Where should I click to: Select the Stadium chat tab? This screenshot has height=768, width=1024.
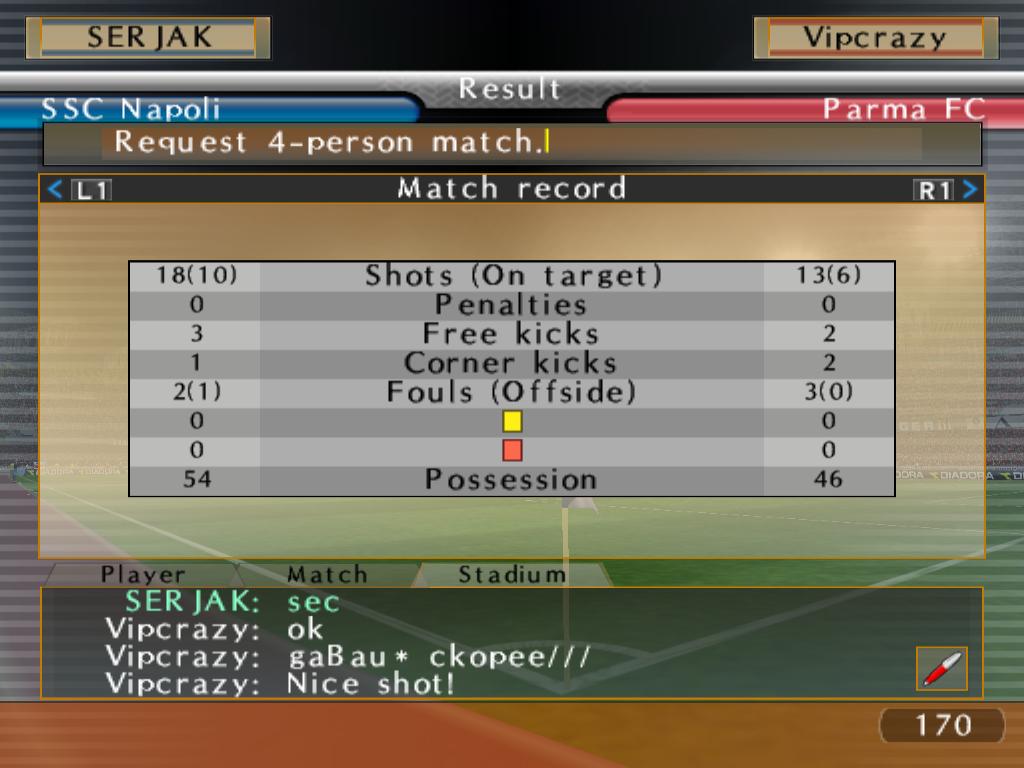(512, 574)
